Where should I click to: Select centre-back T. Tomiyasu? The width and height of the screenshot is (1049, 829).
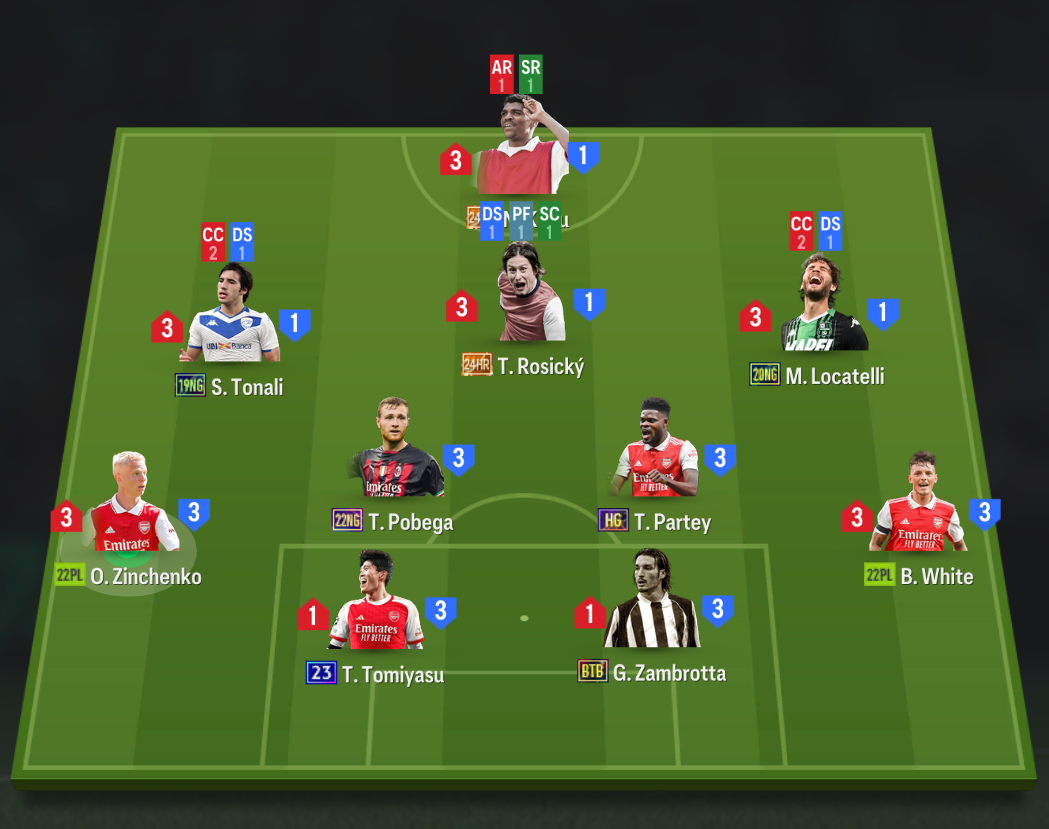375,606
